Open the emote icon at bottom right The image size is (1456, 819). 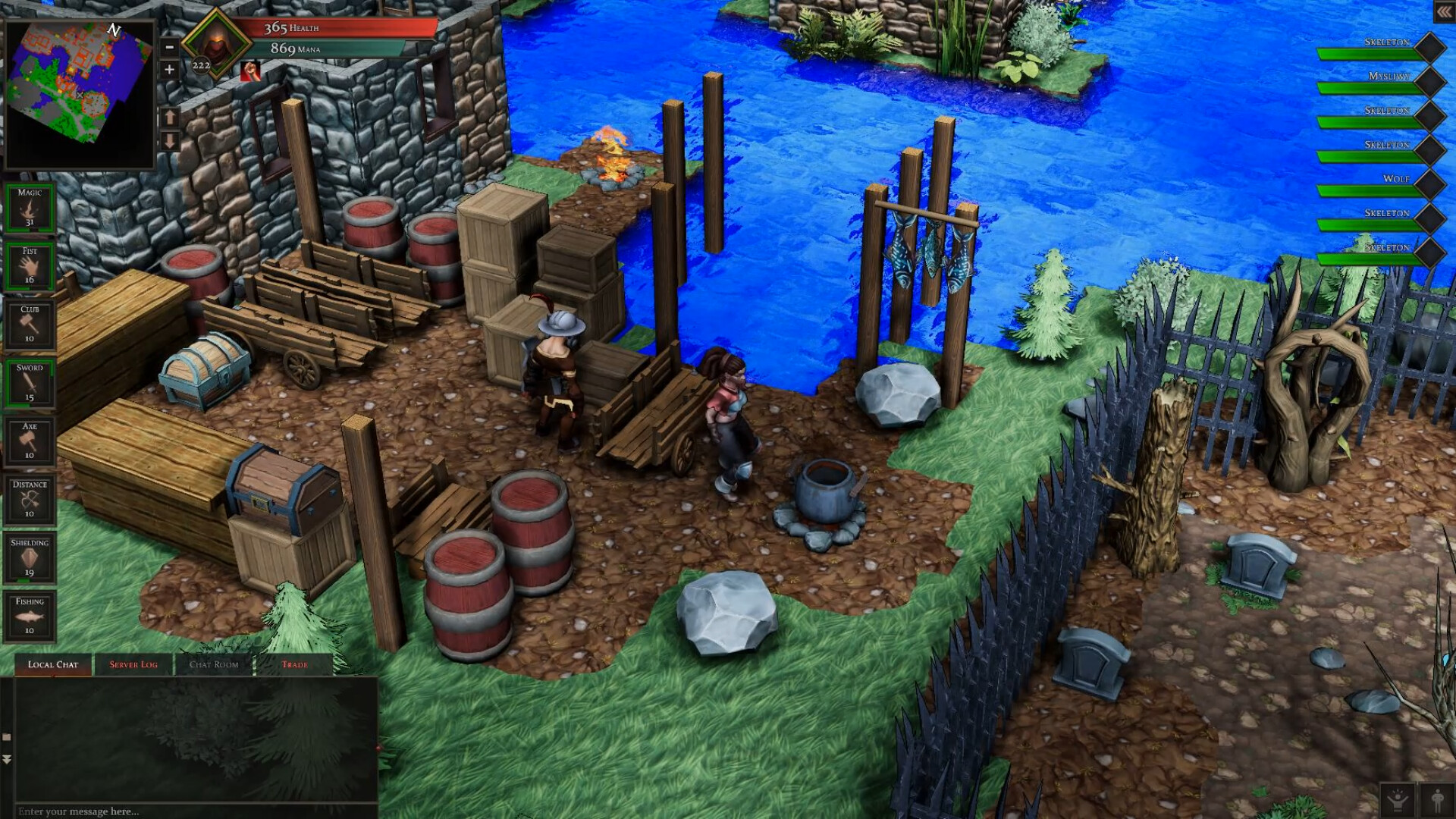tap(1398, 800)
